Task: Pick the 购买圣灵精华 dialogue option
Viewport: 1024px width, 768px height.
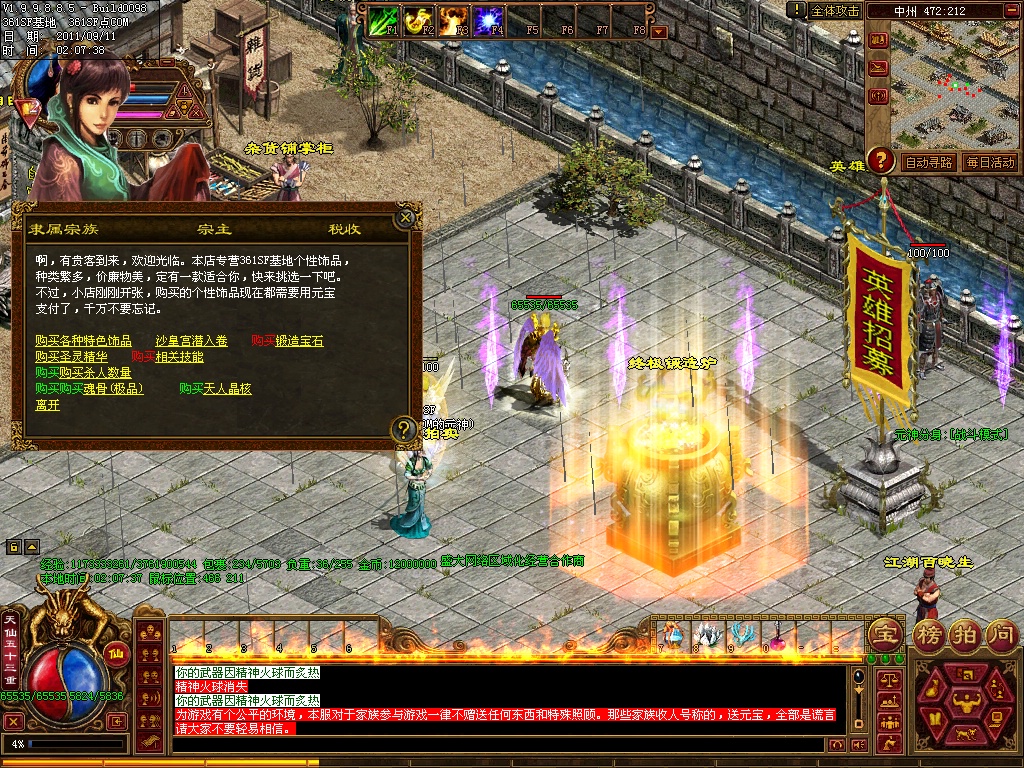Action: [x=71, y=357]
